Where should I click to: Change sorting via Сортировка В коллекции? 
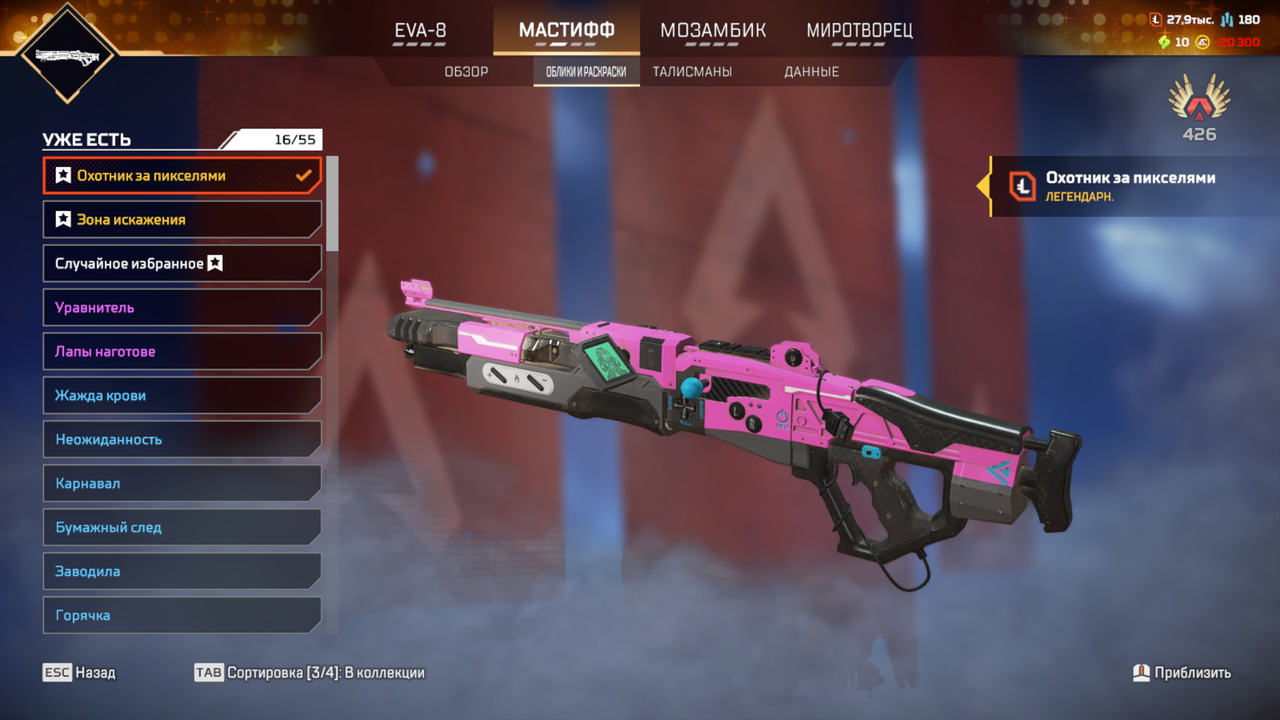click(x=310, y=673)
